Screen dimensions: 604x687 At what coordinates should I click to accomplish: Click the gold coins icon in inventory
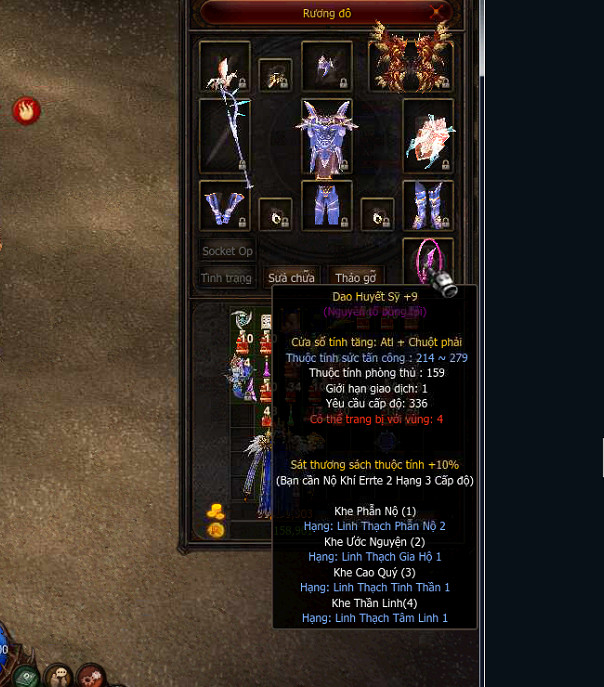[216, 511]
